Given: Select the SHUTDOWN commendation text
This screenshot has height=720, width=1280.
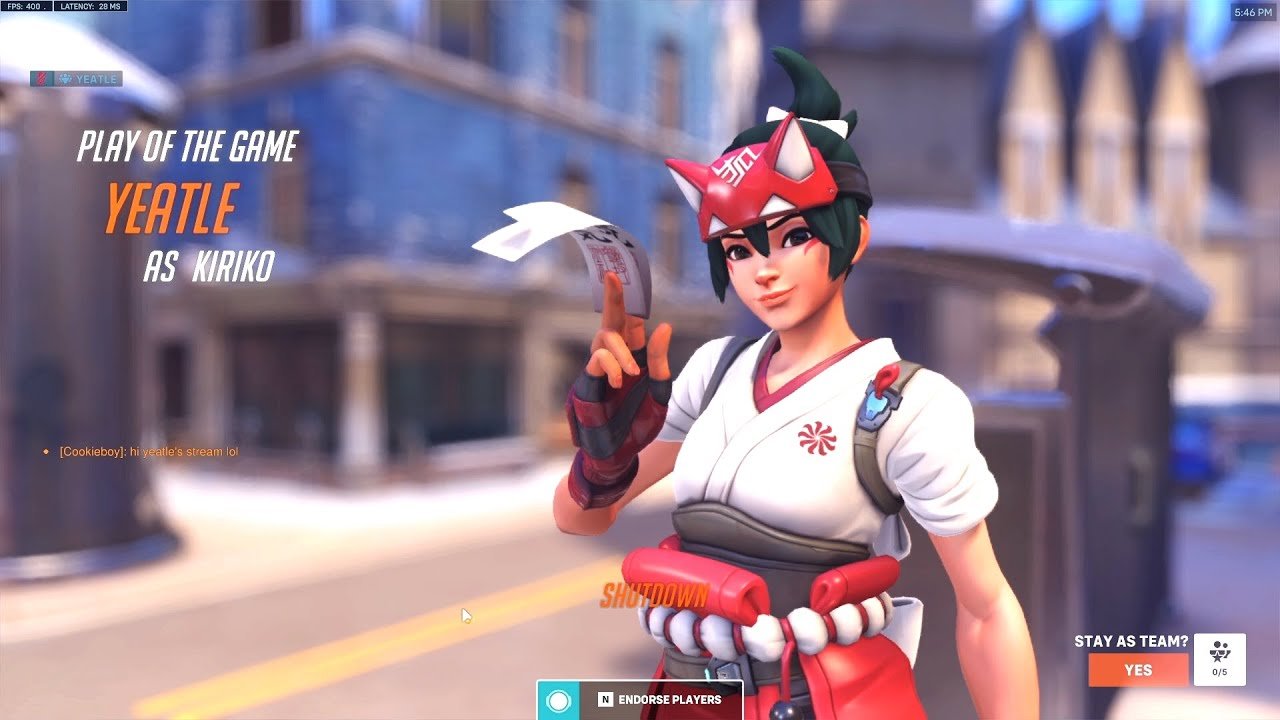Looking at the screenshot, I should coord(653,594).
